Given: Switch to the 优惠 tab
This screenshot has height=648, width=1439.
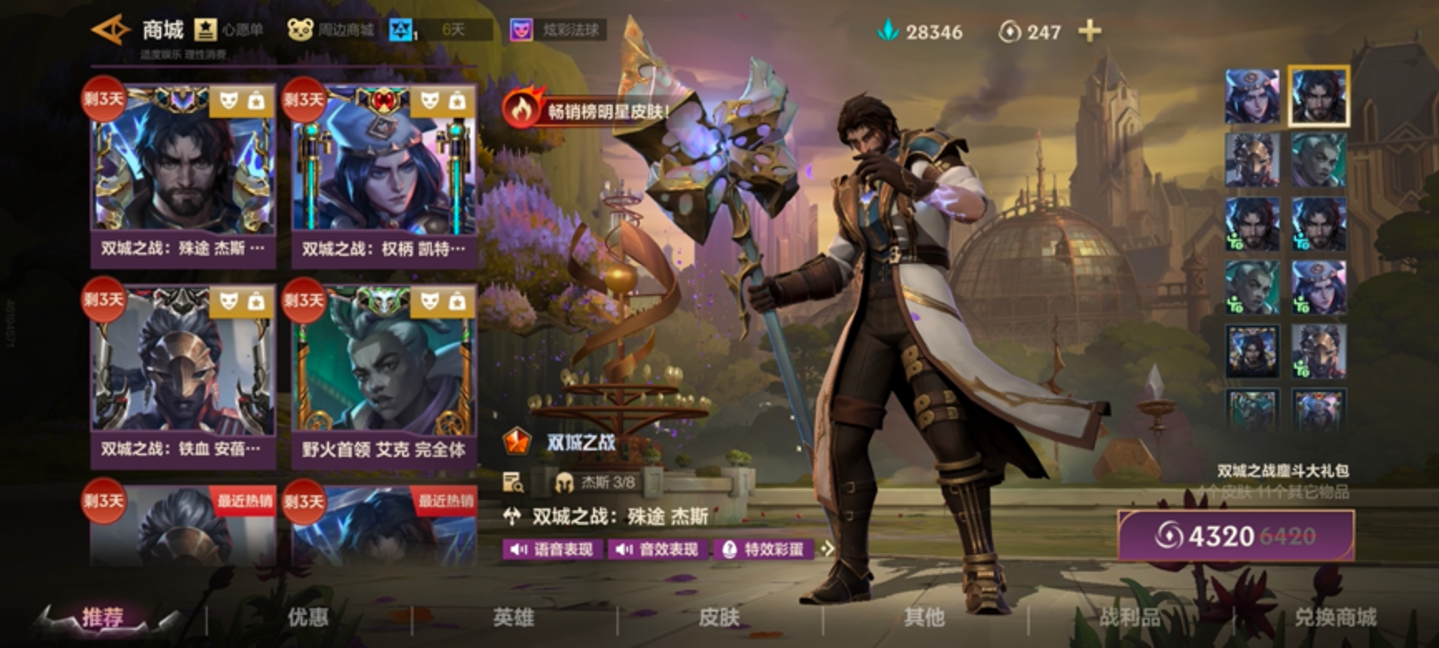Looking at the screenshot, I should point(308,618).
